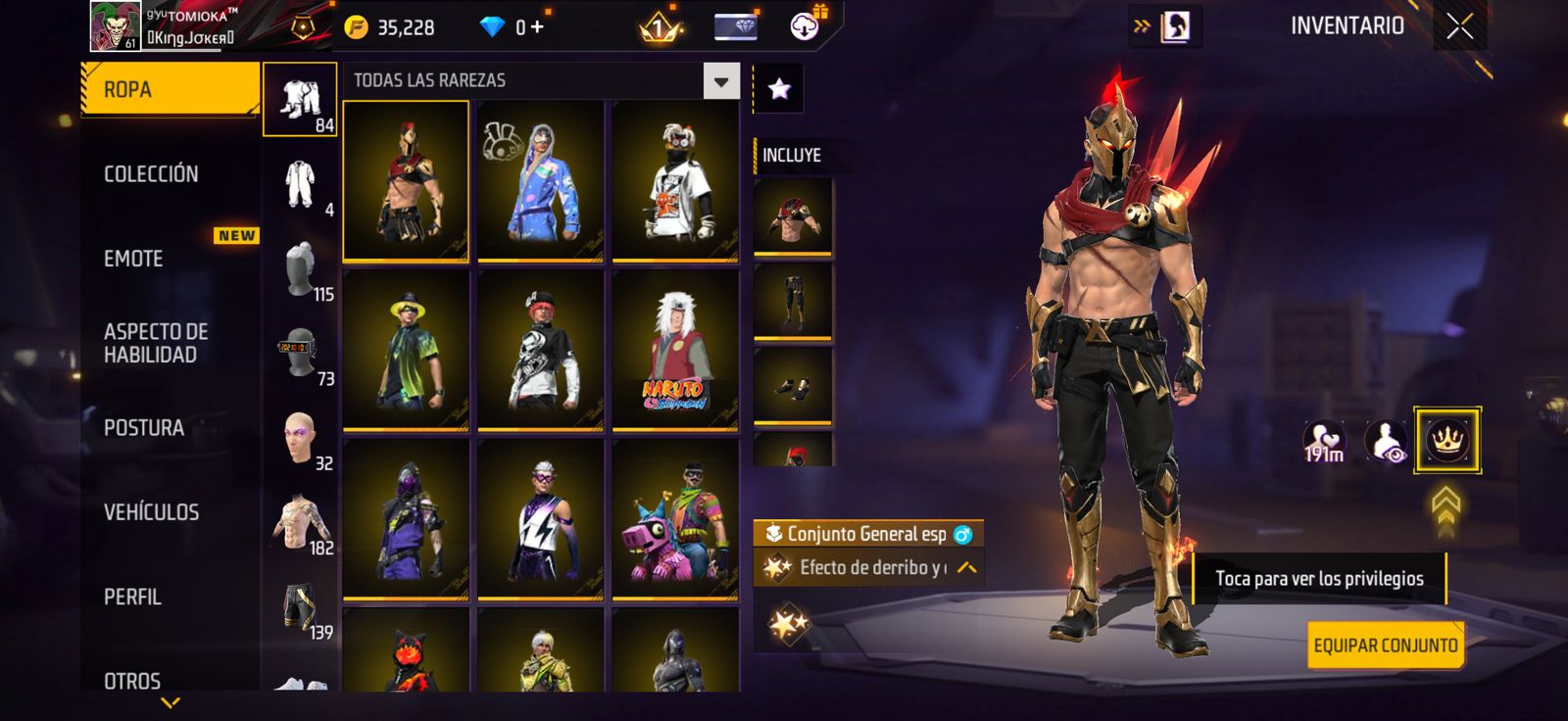Open the Perfil section
This screenshot has width=1568, height=721.
point(132,597)
